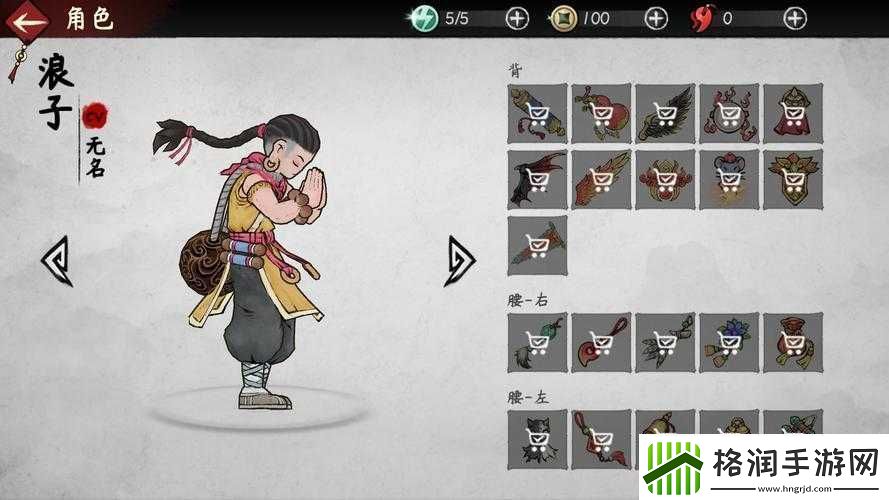Viewport: 889px width, 500px height.
Task: Choose the red pendant right-waist item
Action: coord(601,343)
